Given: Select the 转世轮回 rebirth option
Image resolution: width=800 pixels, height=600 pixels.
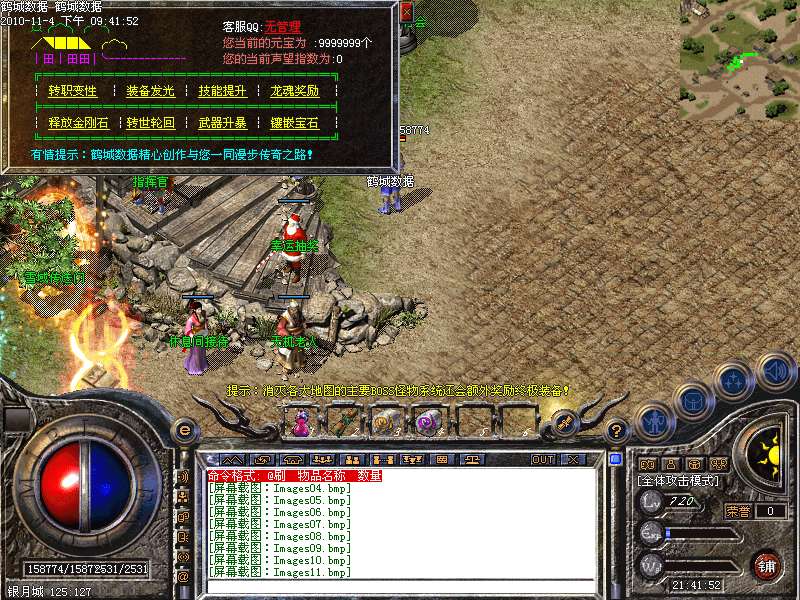Looking at the screenshot, I should coord(150,123).
